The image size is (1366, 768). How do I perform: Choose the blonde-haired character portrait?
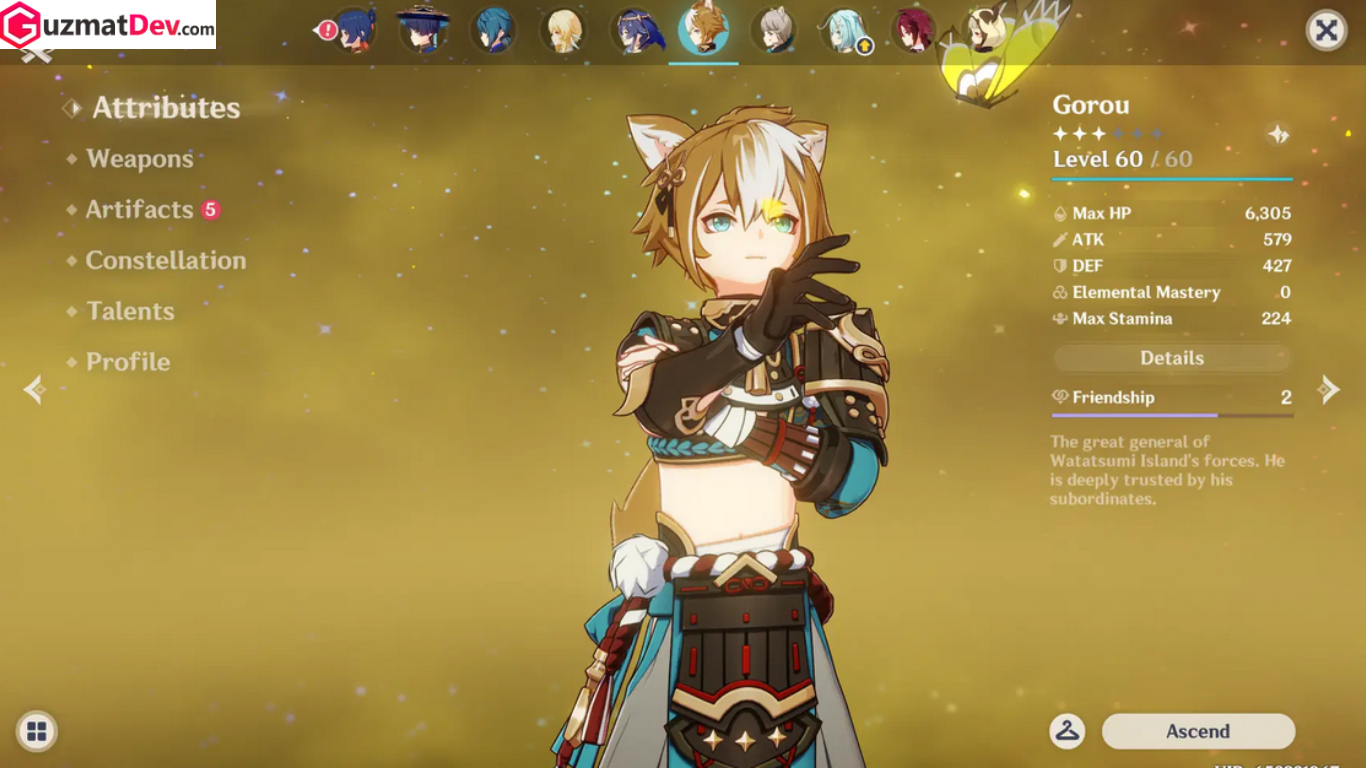[564, 30]
